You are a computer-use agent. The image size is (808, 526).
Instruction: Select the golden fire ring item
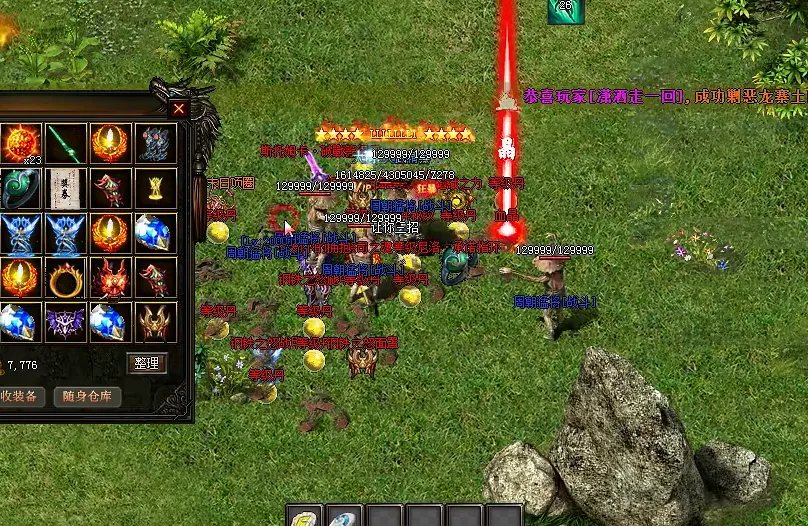click(x=65, y=278)
